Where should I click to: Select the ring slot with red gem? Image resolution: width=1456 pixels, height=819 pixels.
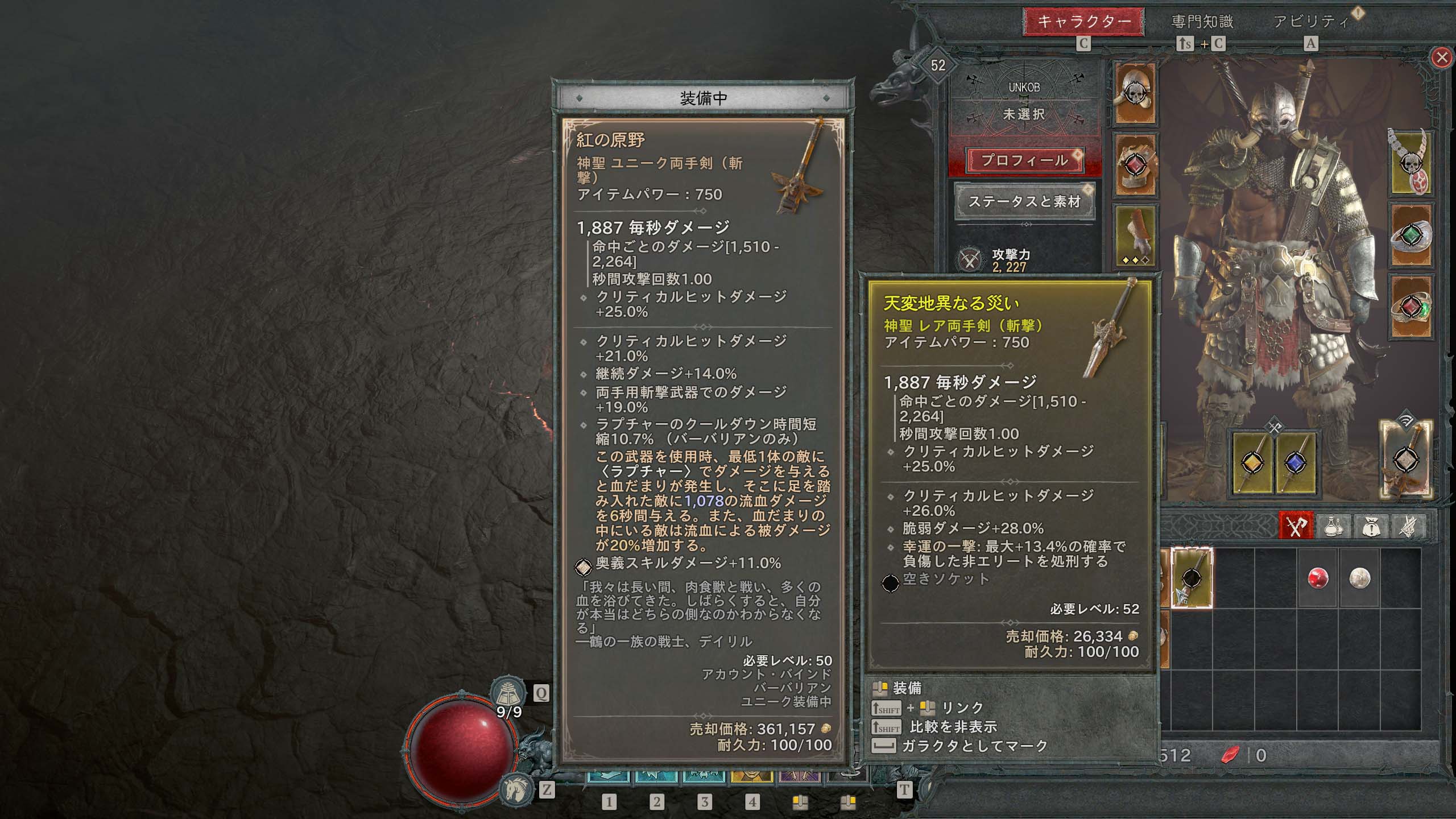coord(1410,308)
